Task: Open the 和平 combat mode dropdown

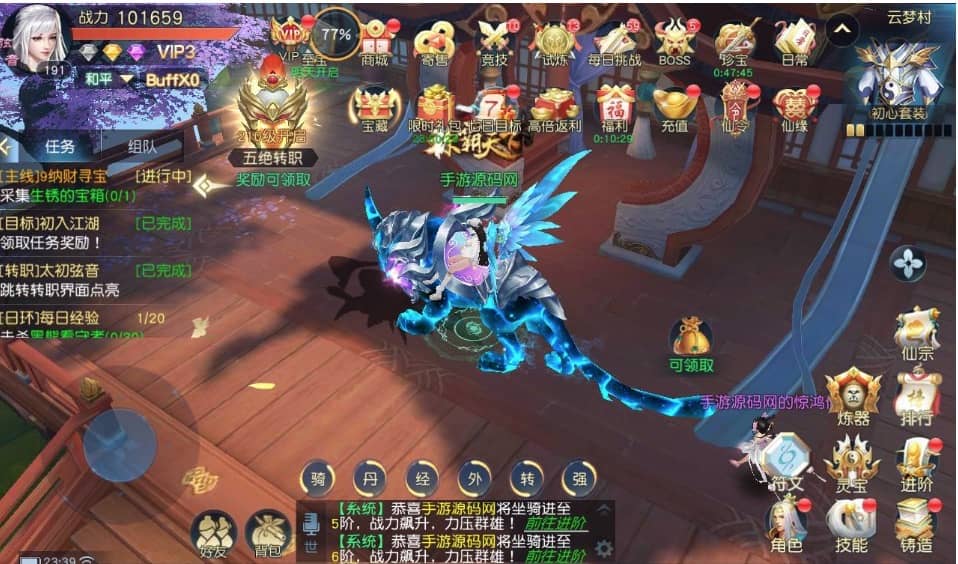Action: [x=108, y=79]
